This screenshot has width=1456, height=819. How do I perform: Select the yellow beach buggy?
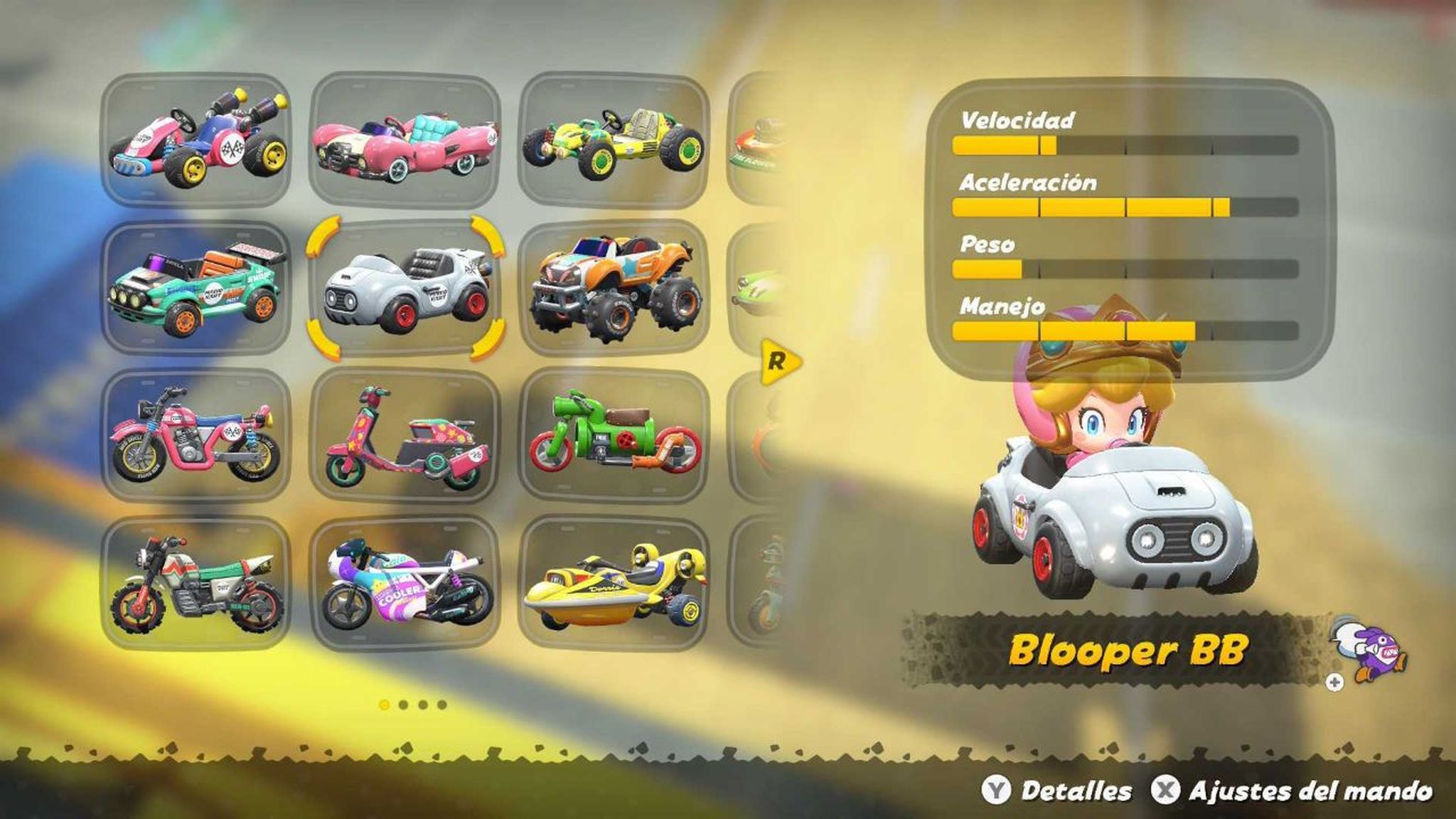[611, 142]
